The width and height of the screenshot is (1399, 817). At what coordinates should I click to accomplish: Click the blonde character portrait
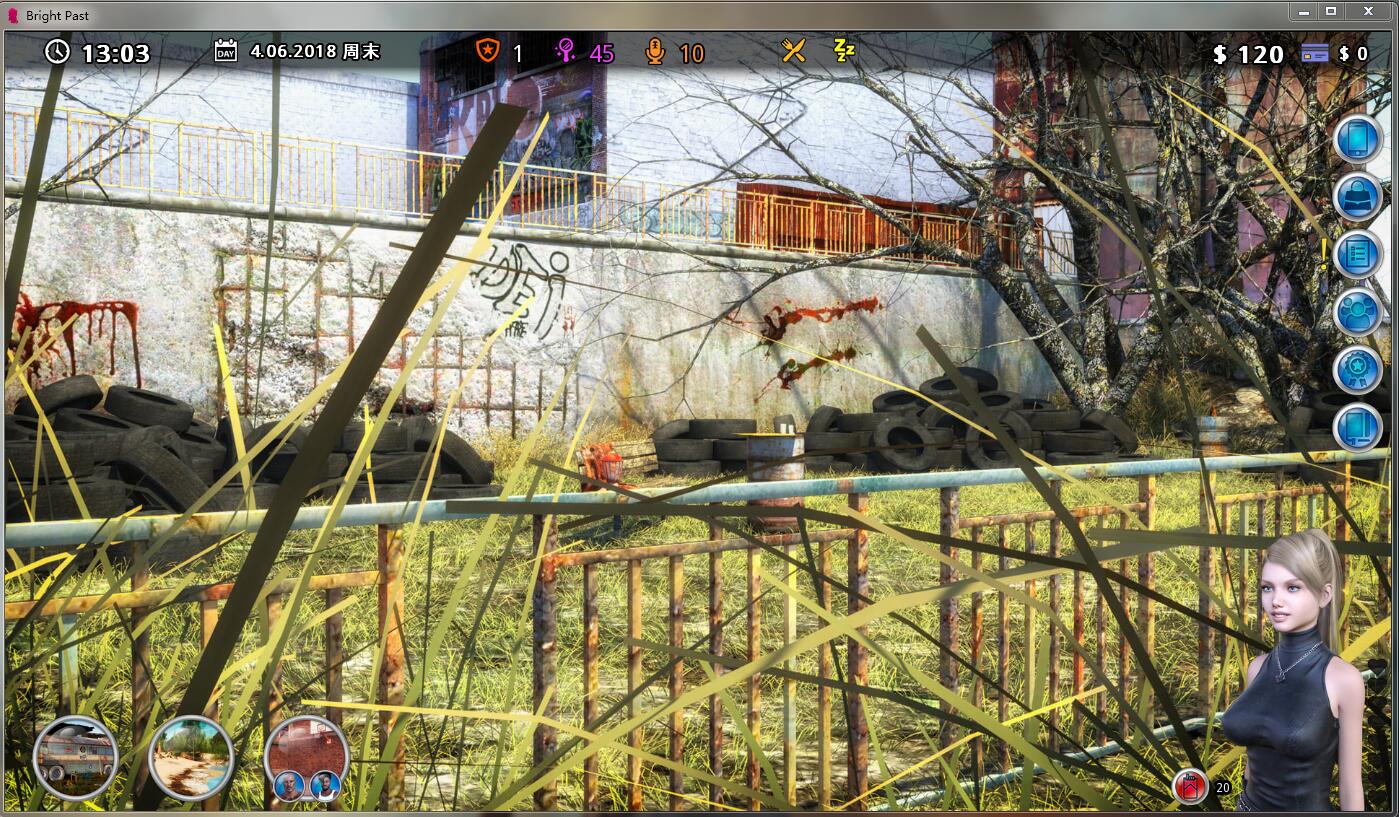(x=1300, y=650)
